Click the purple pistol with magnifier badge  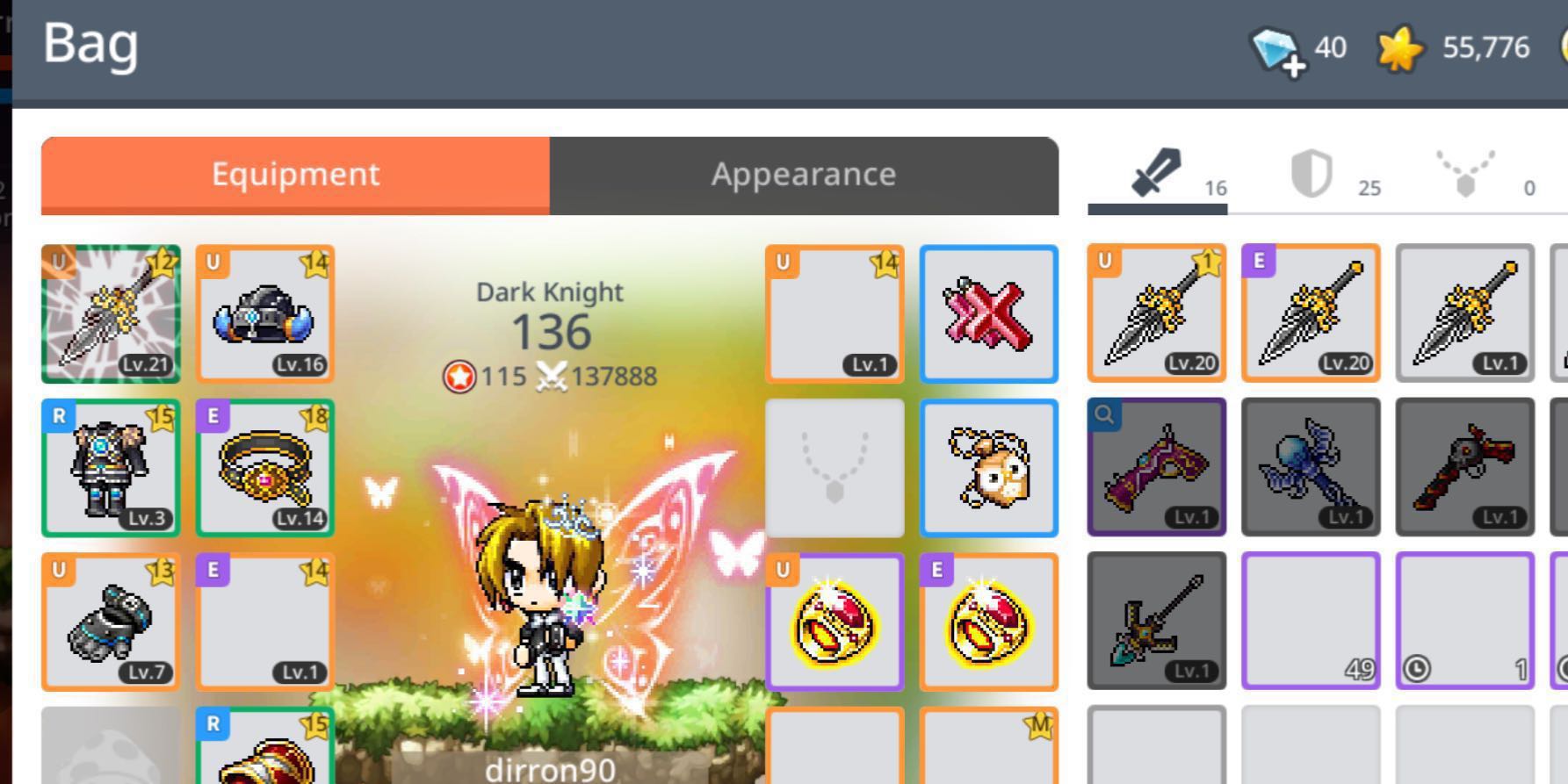coord(1155,467)
